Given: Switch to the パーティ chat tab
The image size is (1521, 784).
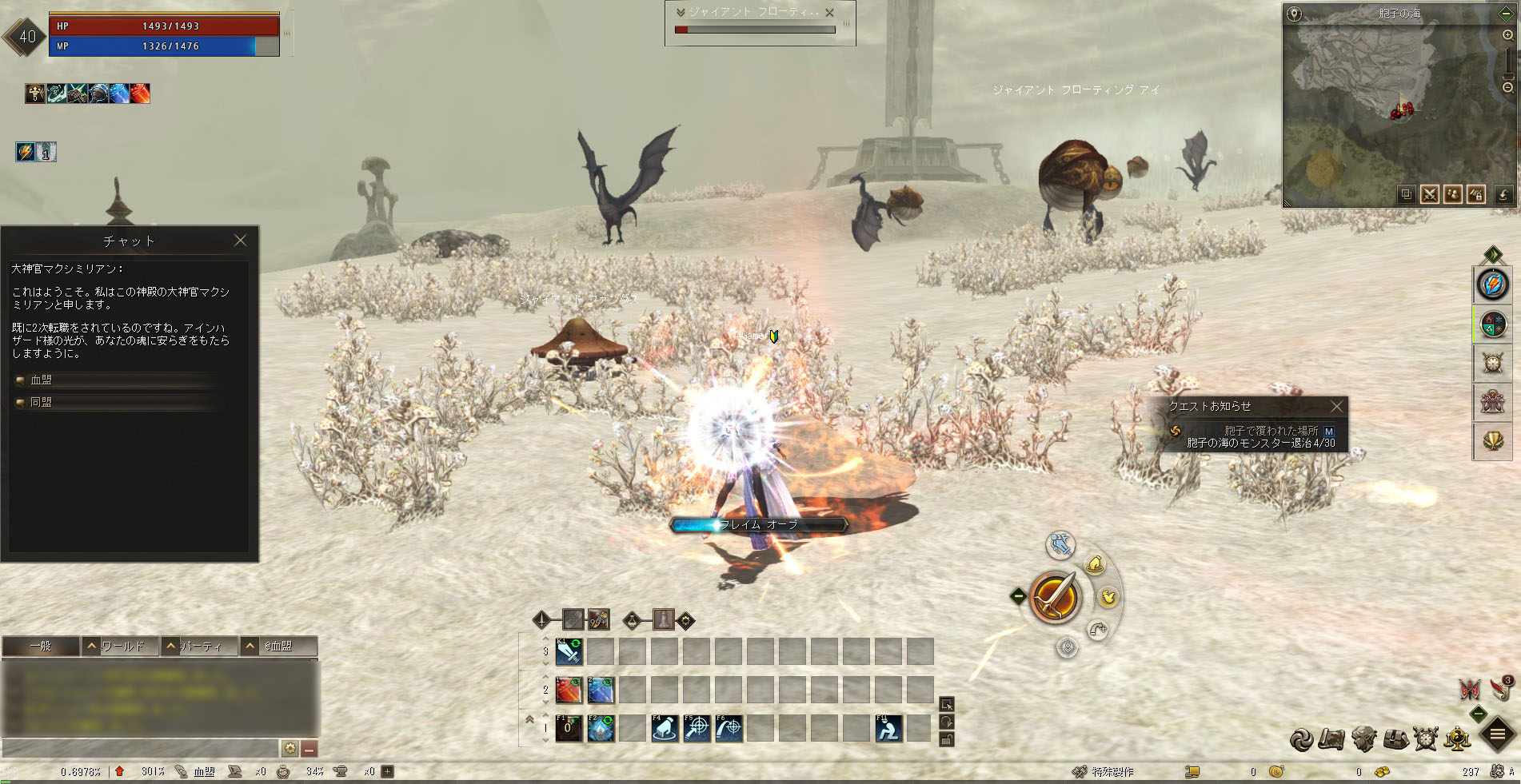Looking at the screenshot, I should click(x=201, y=646).
